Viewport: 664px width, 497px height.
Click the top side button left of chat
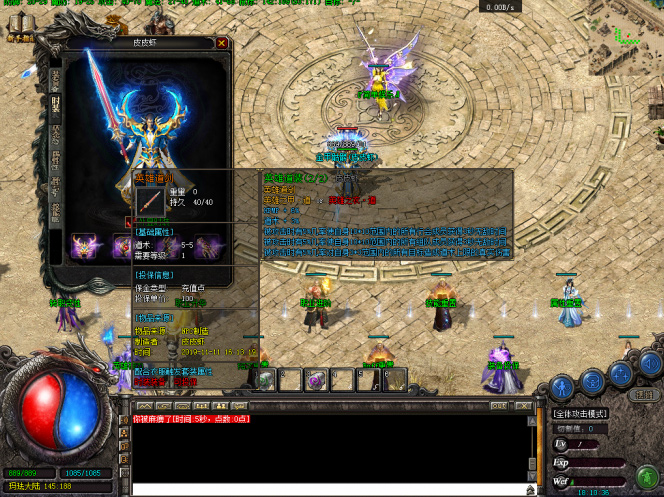[x=126, y=419]
